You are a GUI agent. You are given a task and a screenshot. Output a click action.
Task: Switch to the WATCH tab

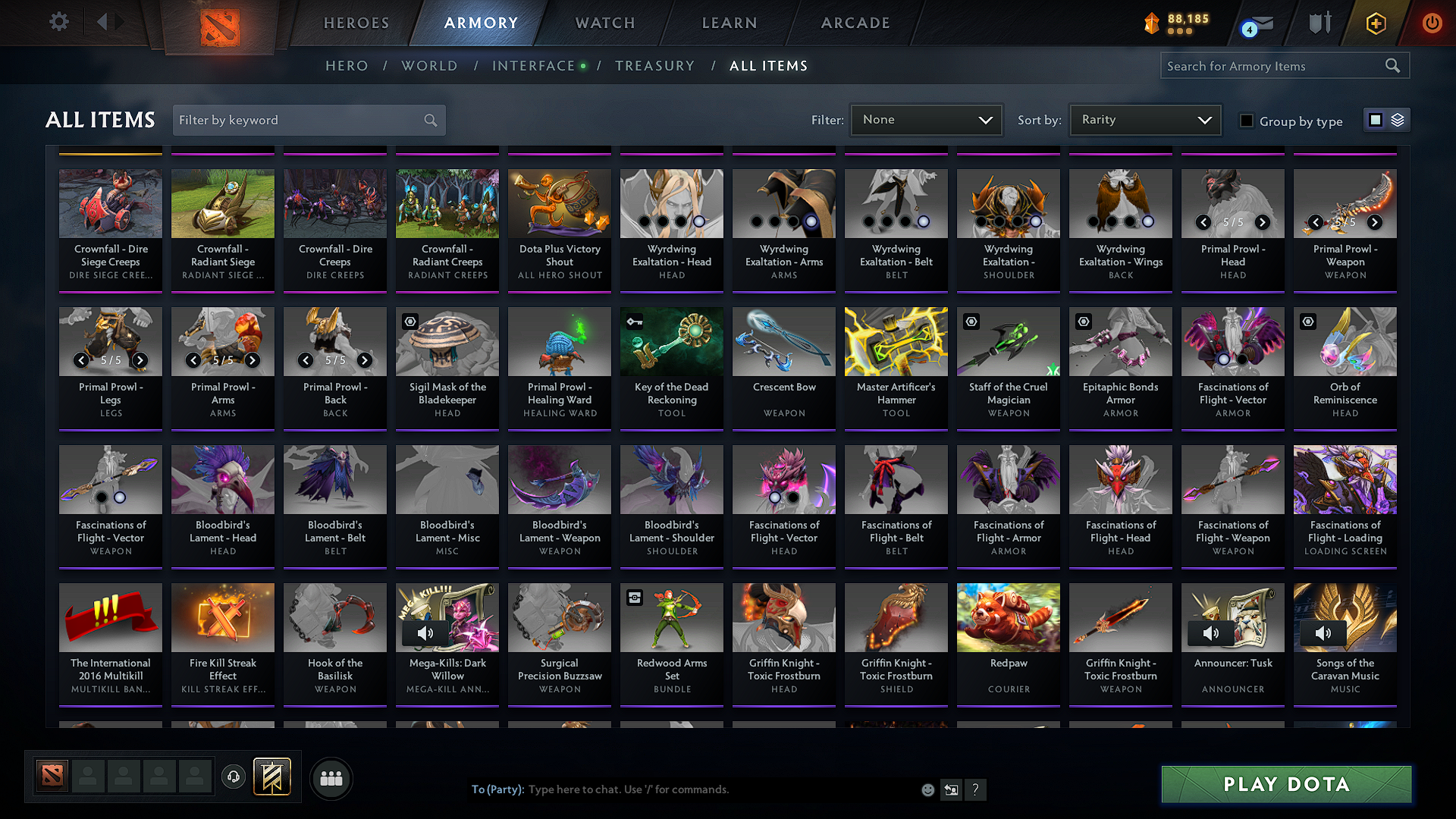(x=603, y=23)
